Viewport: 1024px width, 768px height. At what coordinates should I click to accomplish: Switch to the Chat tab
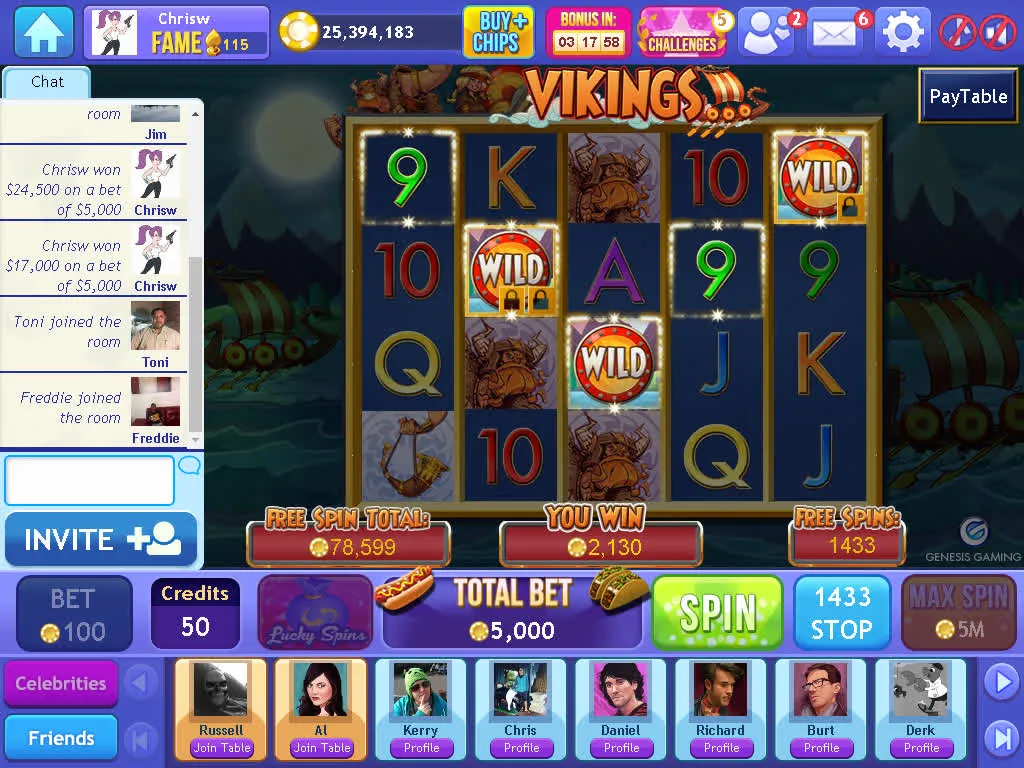(47, 82)
